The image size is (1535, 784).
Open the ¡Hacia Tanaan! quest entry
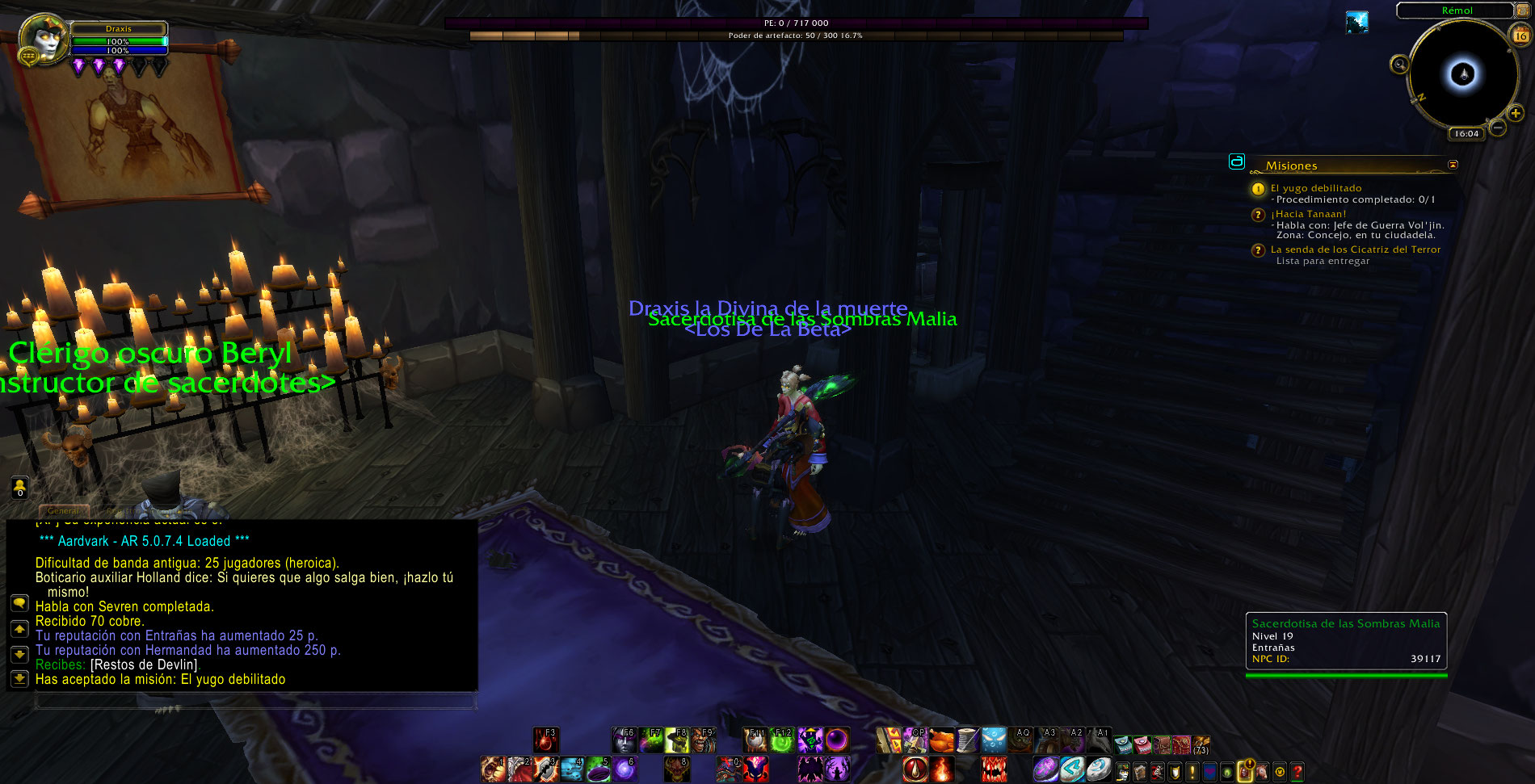[1308, 214]
